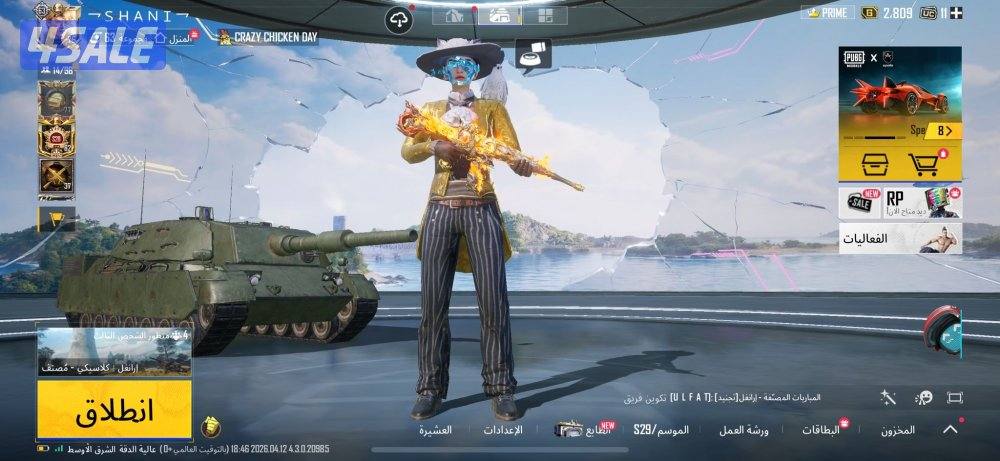Open the العشيرة clan menu

pyautogui.click(x=435, y=430)
